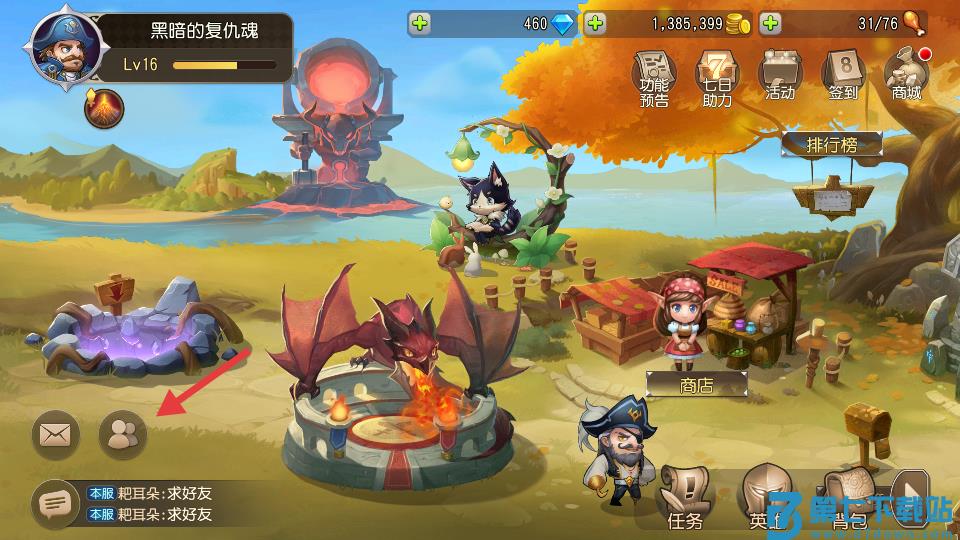
Task: Refill stamina with the chicken-leg plus button
Action: point(770,24)
